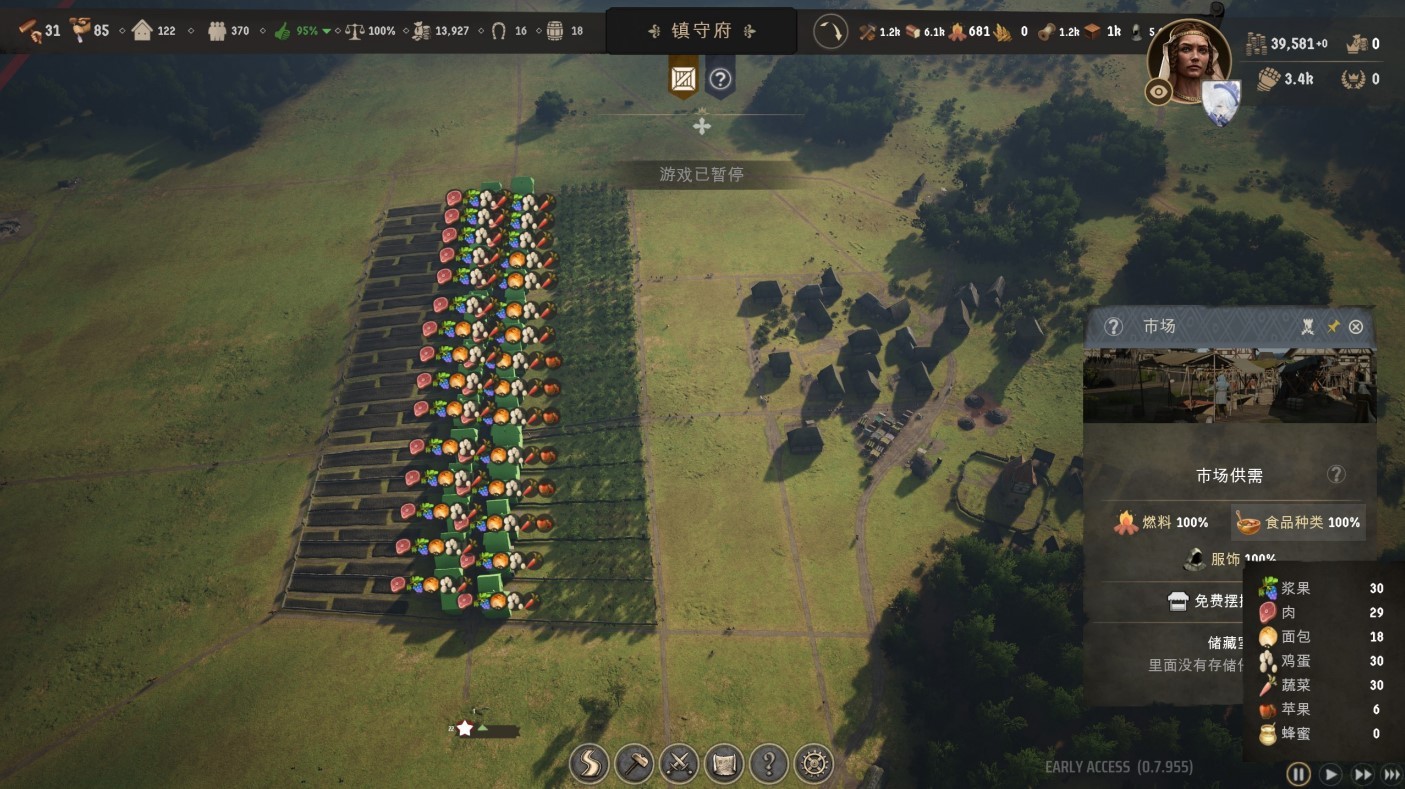Select the 燃料 fuel supply entry
The width and height of the screenshot is (1405, 789).
tap(1162, 522)
